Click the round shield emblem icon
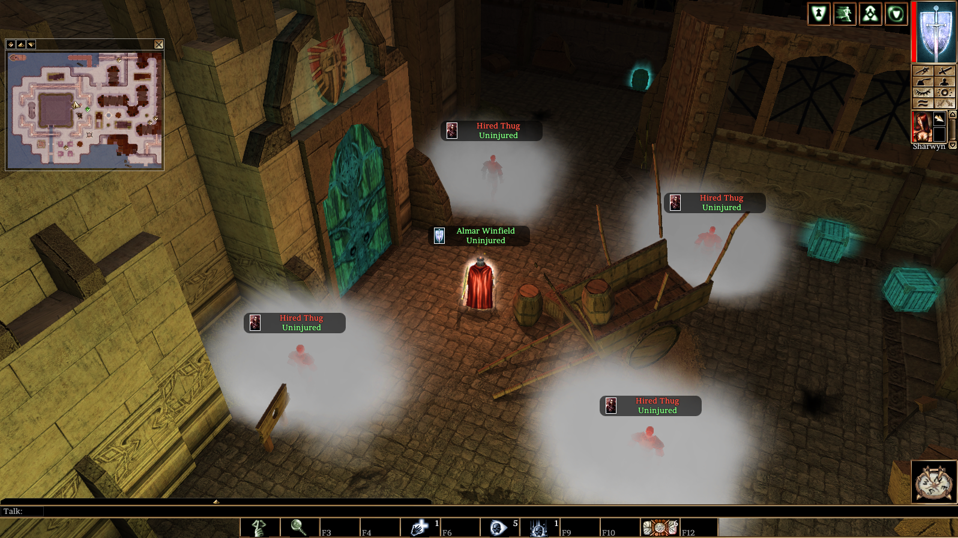The width and height of the screenshot is (958, 538). (896, 13)
